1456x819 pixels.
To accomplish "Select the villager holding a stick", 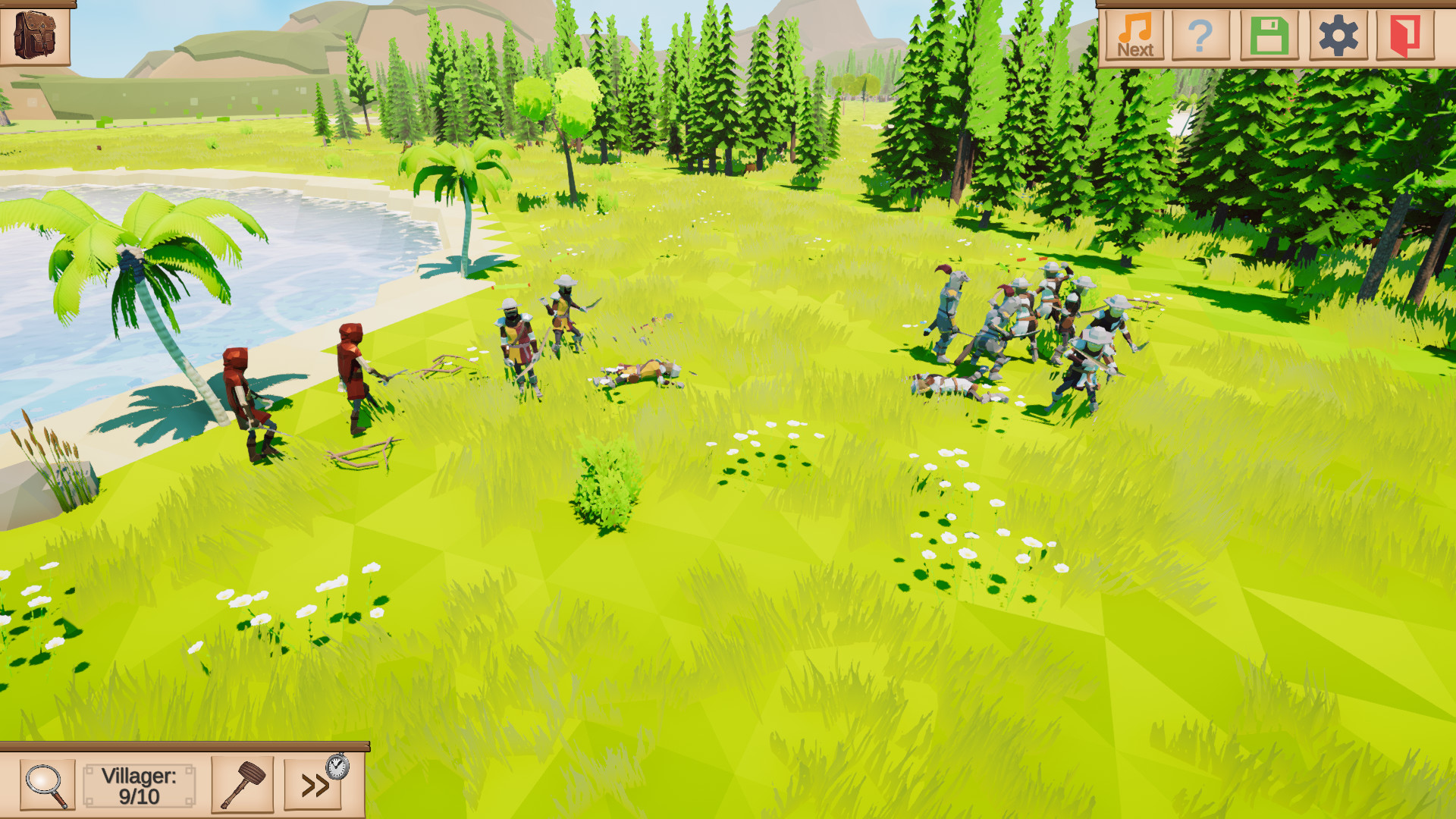I will pyautogui.click(x=353, y=379).
